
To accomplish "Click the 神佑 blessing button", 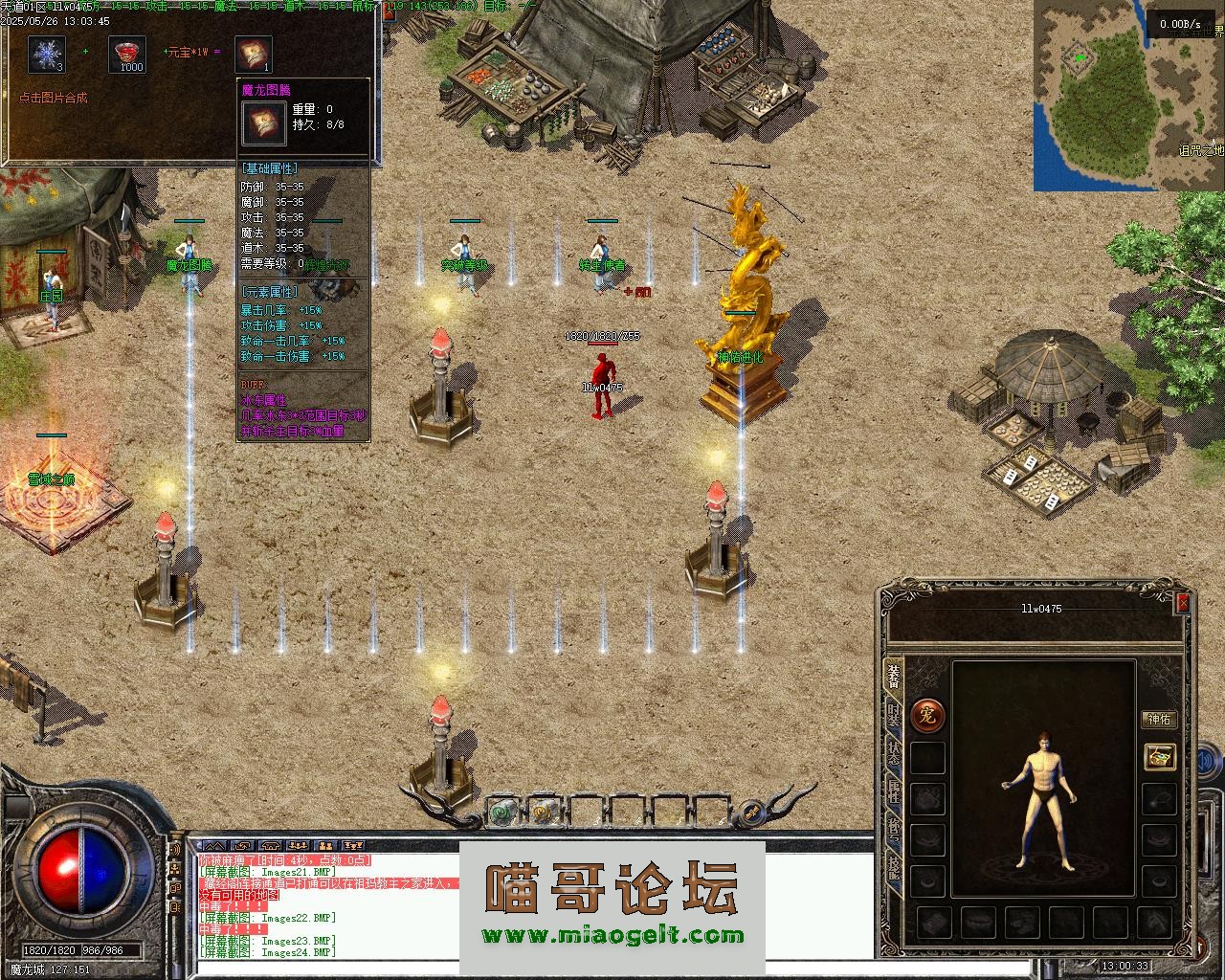I will click(1159, 719).
